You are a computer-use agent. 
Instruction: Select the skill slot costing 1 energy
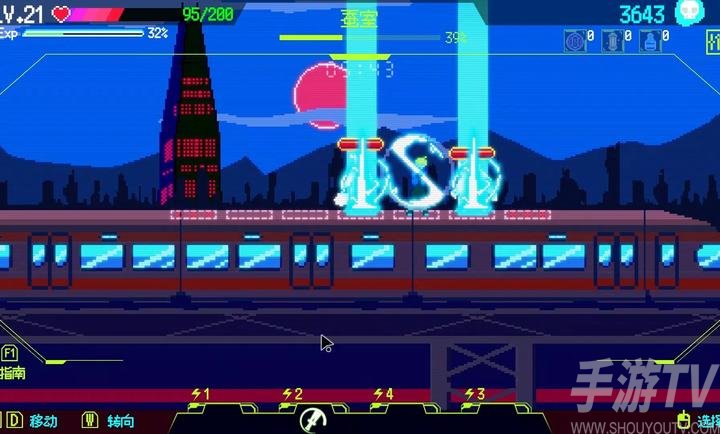[201, 396]
